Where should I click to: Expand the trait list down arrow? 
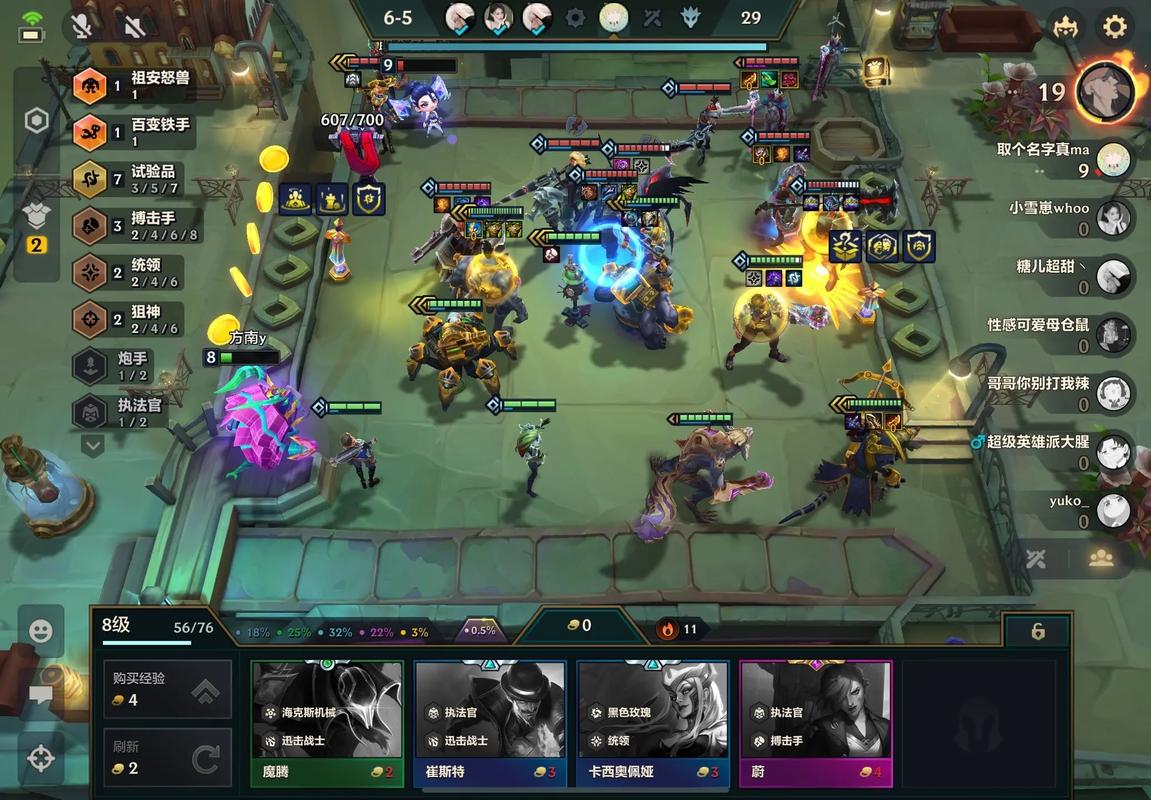click(x=93, y=444)
